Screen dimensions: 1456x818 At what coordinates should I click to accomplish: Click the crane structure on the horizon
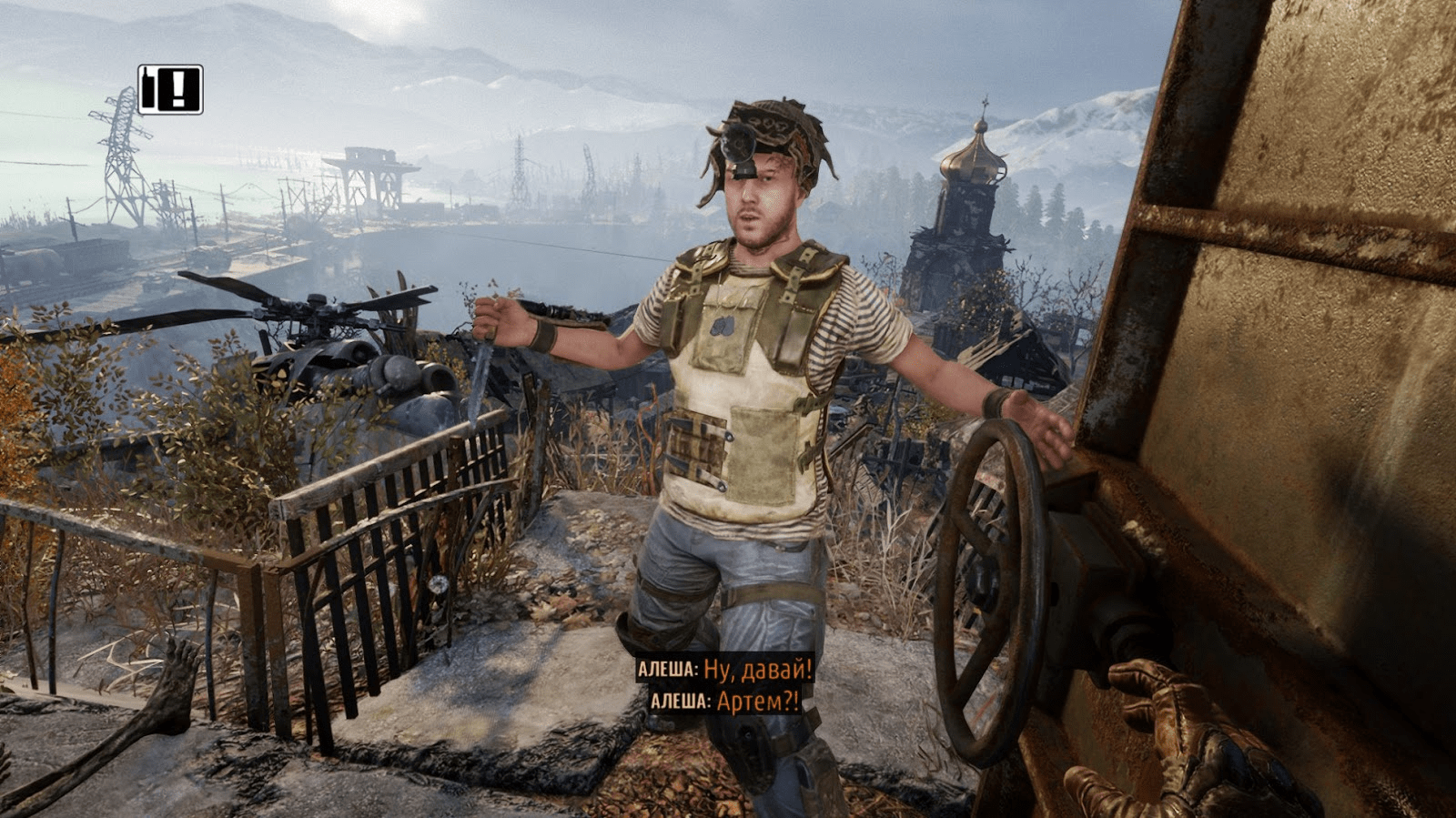tap(371, 168)
